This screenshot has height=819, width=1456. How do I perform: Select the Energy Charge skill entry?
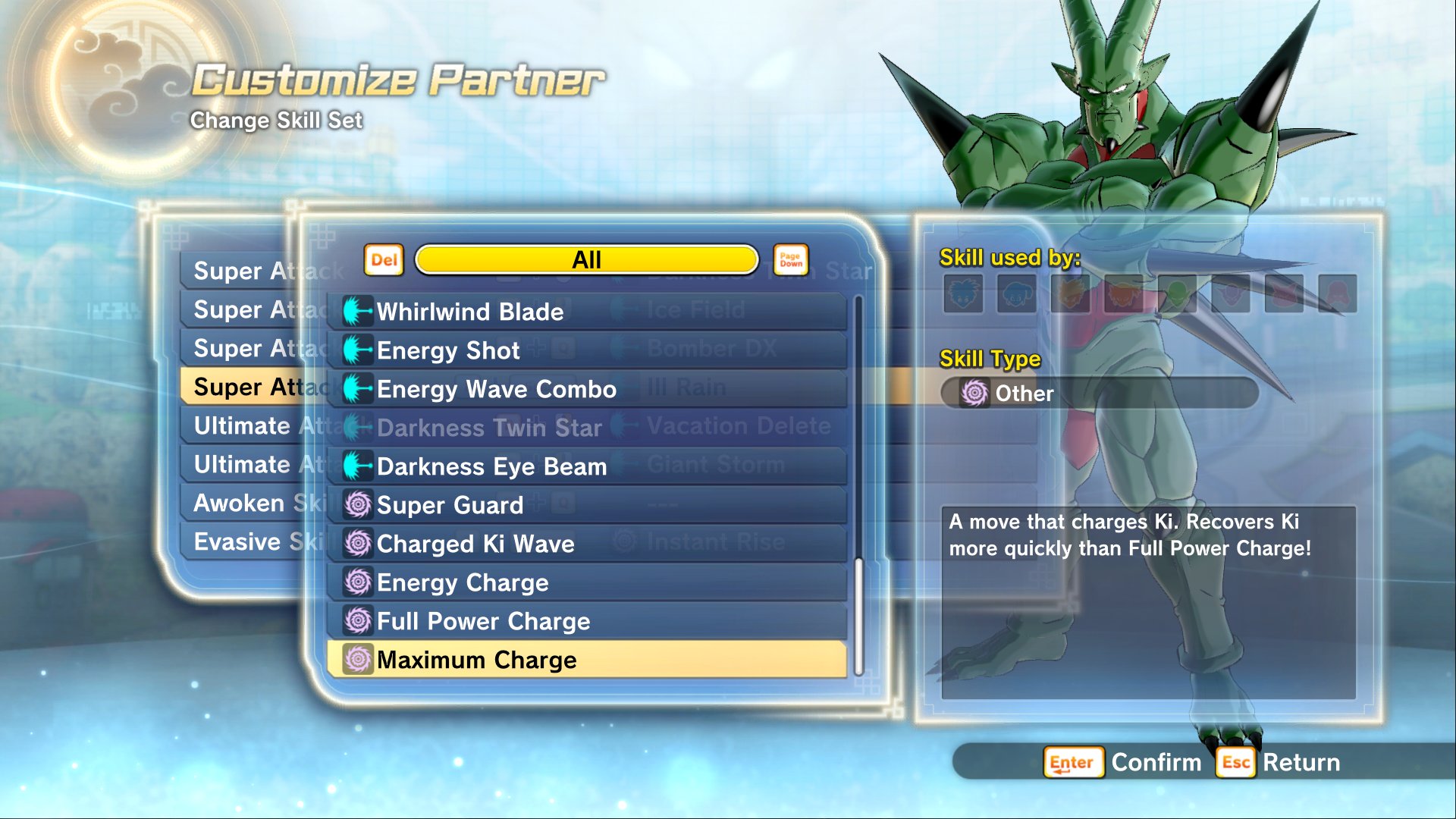[x=463, y=582]
